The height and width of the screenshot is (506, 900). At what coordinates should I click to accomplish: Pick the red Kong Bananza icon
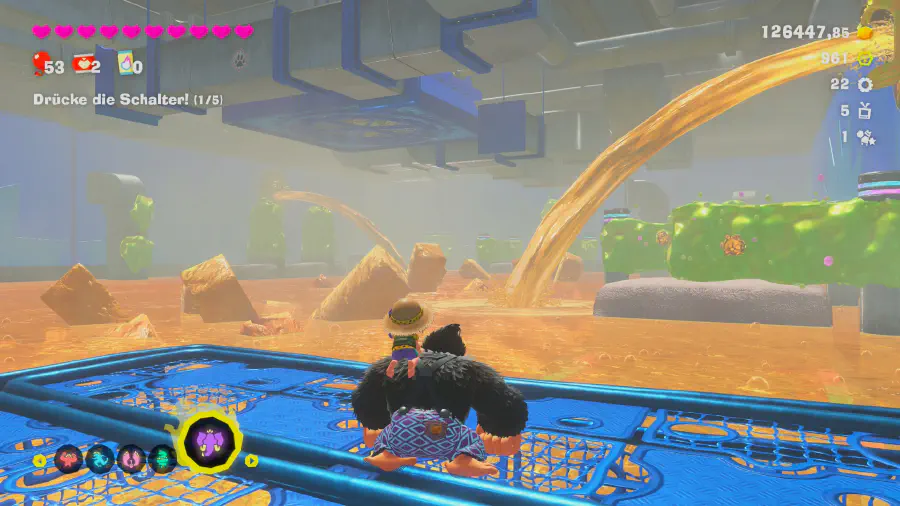coord(68,459)
